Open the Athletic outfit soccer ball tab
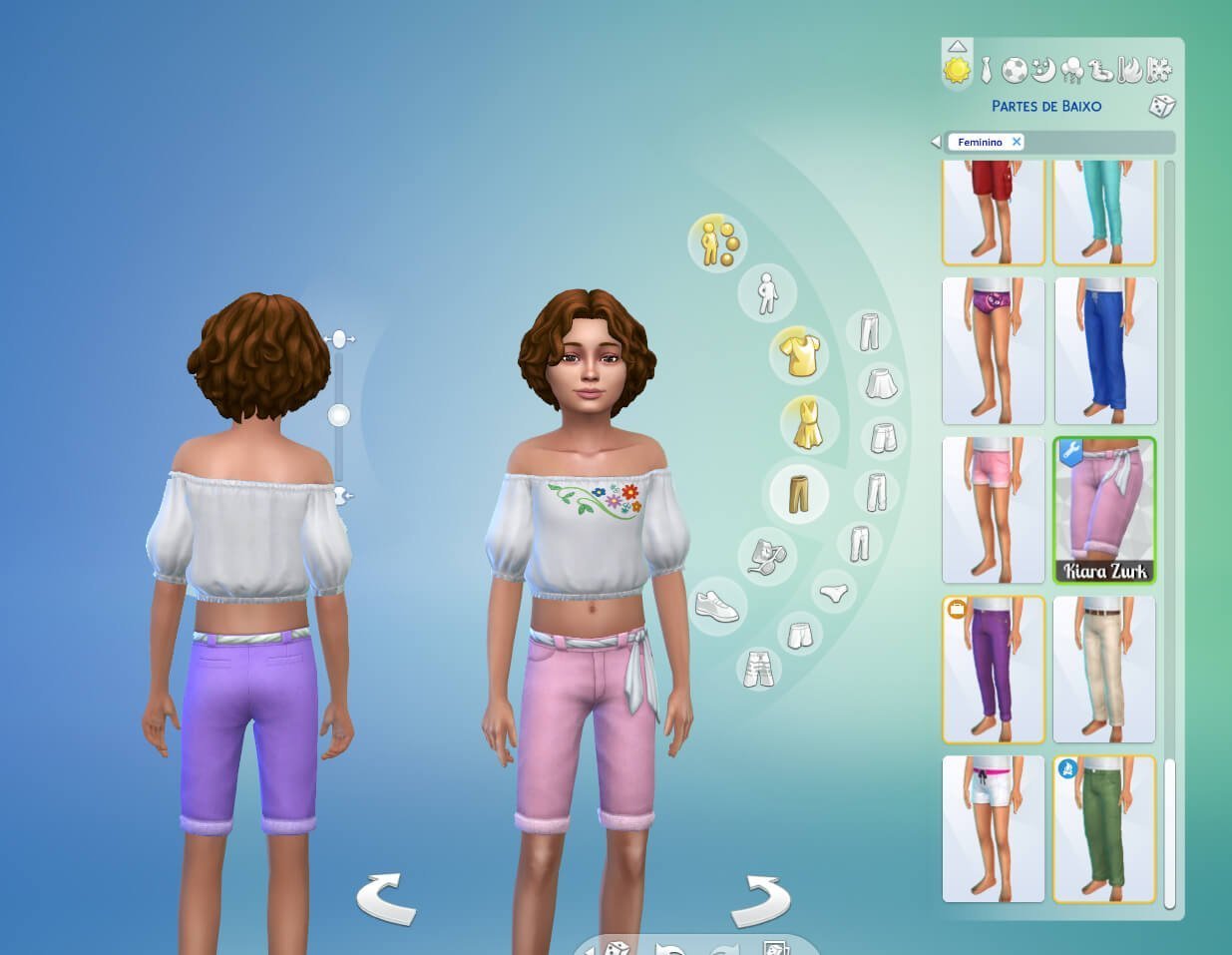 [1015, 70]
